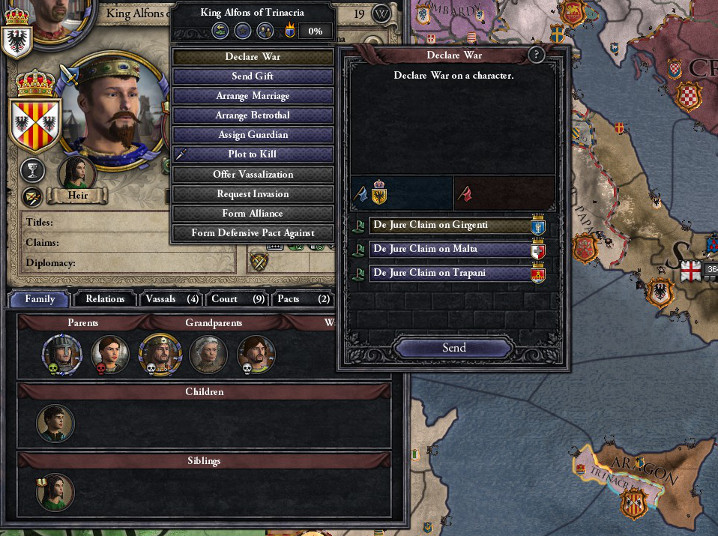Choose Declare War in the diplomacy menu
The width and height of the screenshot is (718, 536).
253,57
